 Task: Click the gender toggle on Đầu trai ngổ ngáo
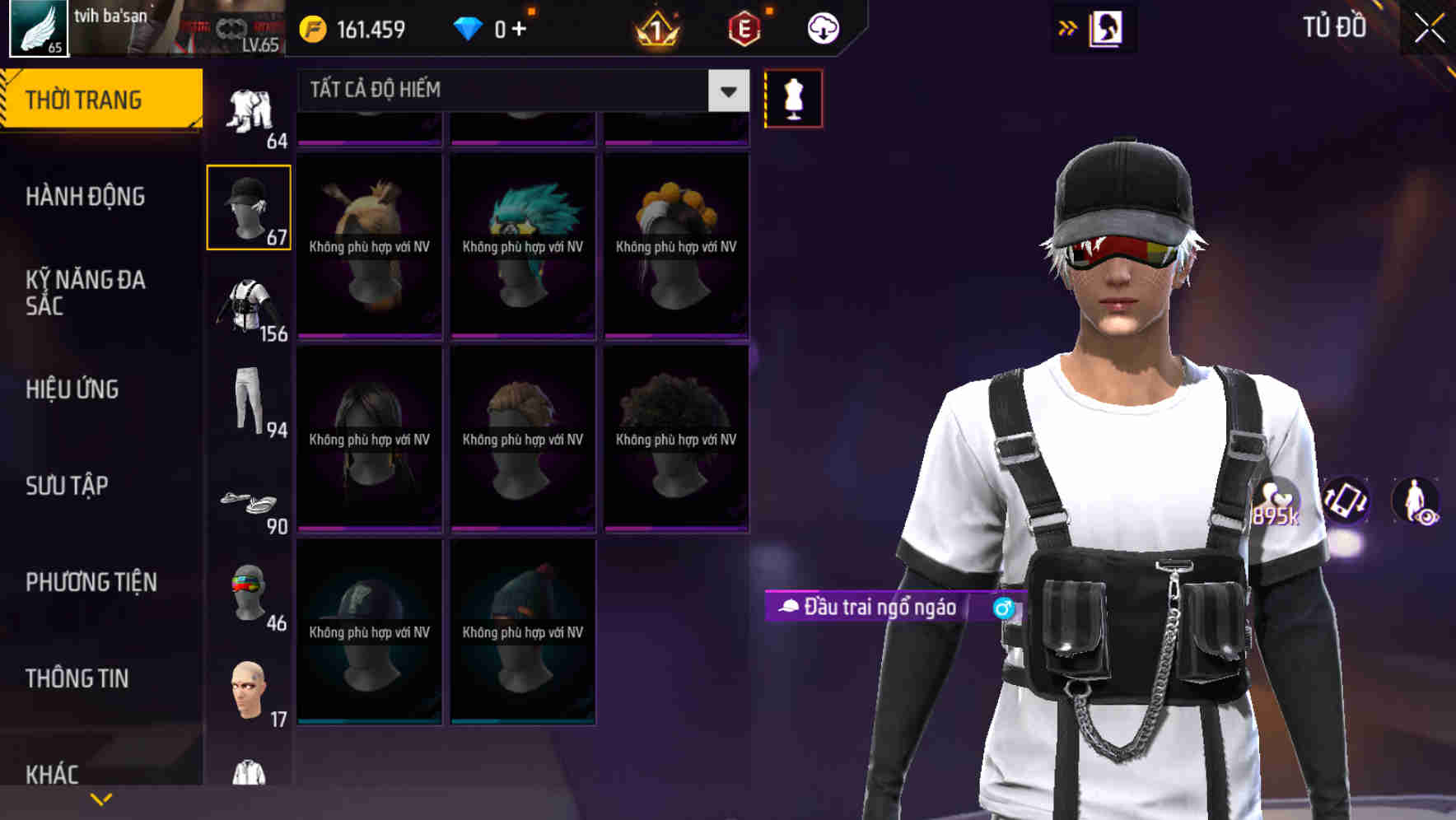(x=1003, y=609)
